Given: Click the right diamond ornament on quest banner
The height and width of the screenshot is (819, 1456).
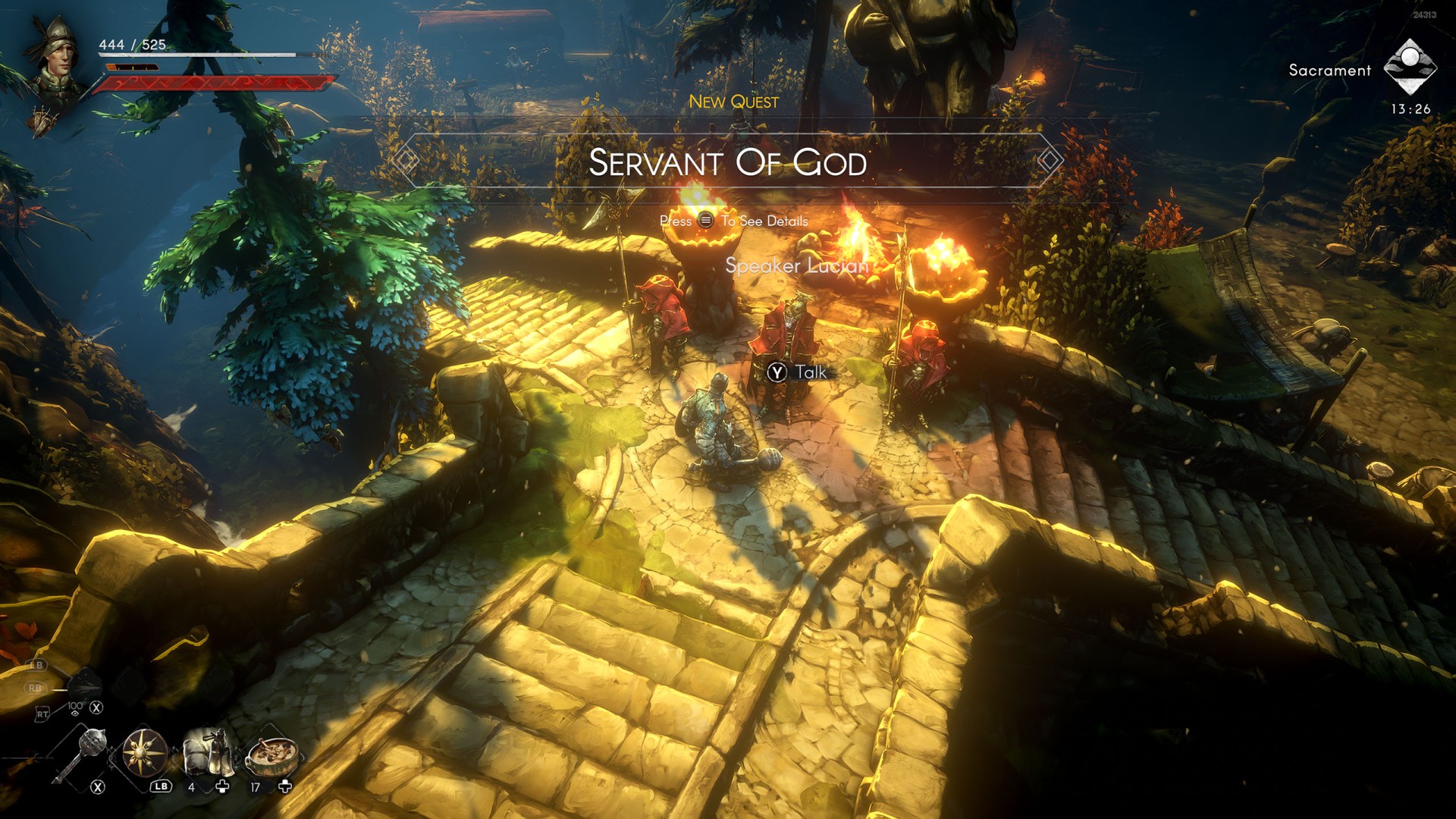Looking at the screenshot, I should 1050,162.
